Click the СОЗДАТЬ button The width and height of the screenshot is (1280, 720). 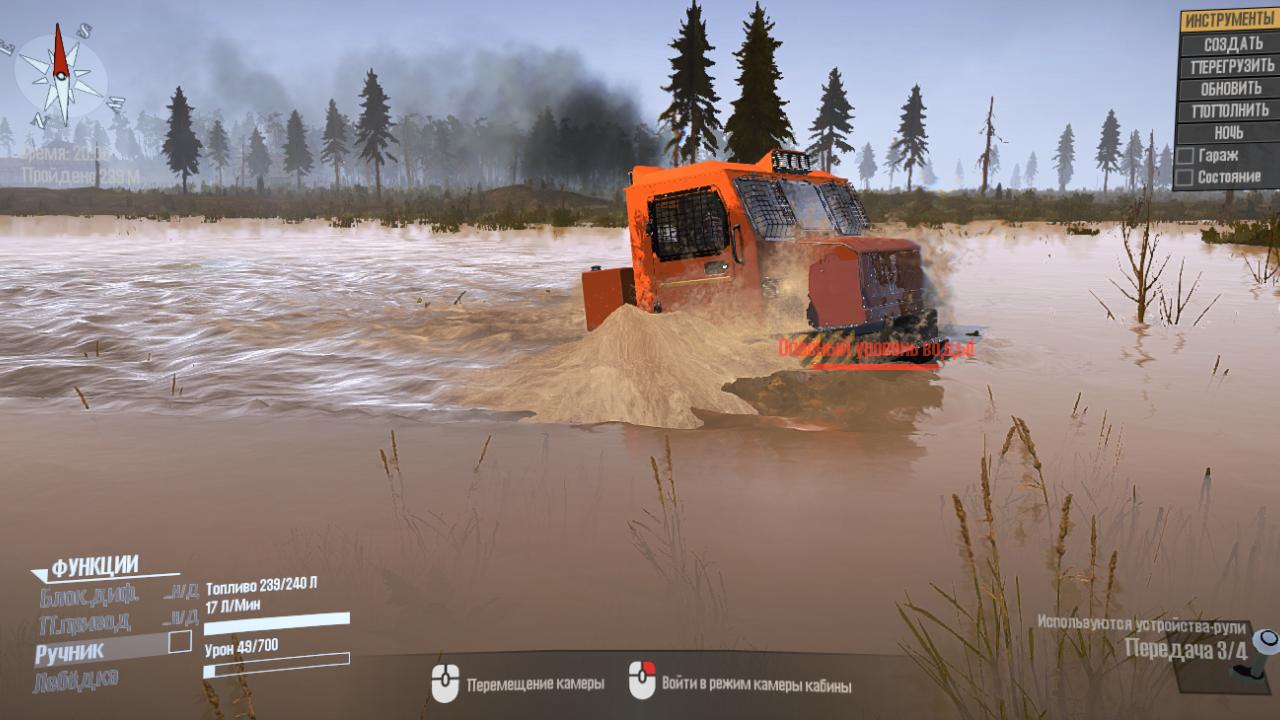click(1231, 45)
